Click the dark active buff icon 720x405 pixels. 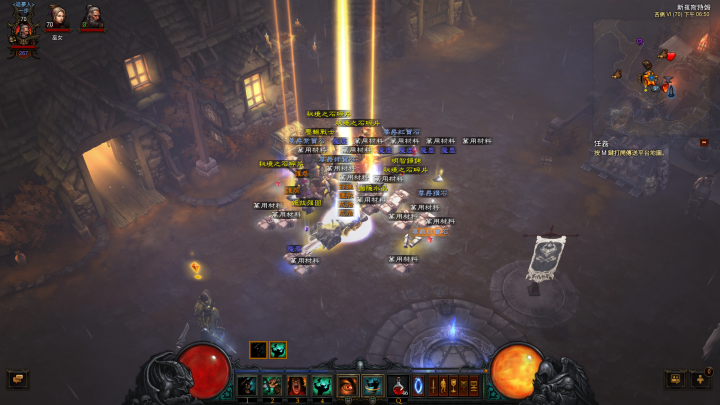coord(258,349)
